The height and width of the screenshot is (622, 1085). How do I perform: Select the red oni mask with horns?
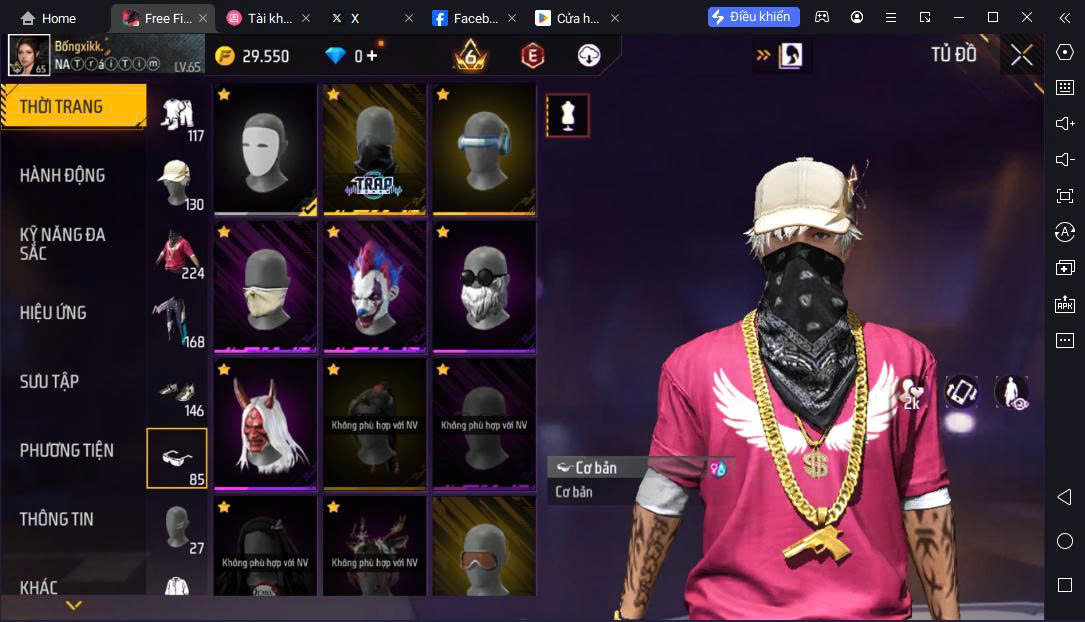click(265, 425)
